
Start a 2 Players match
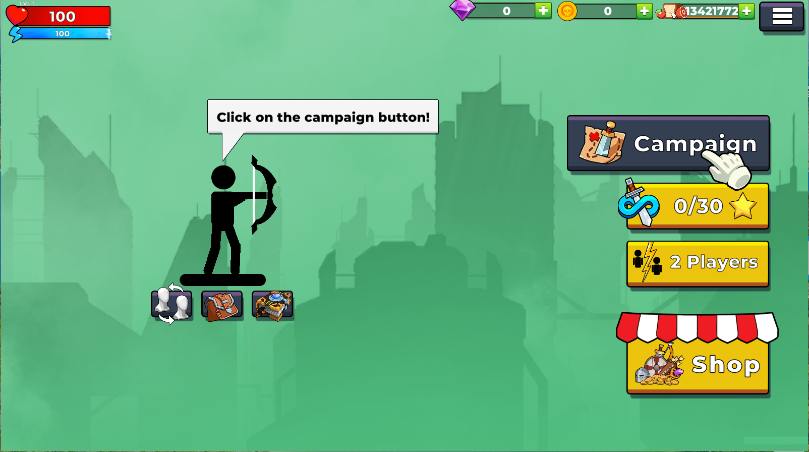tap(697, 263)
